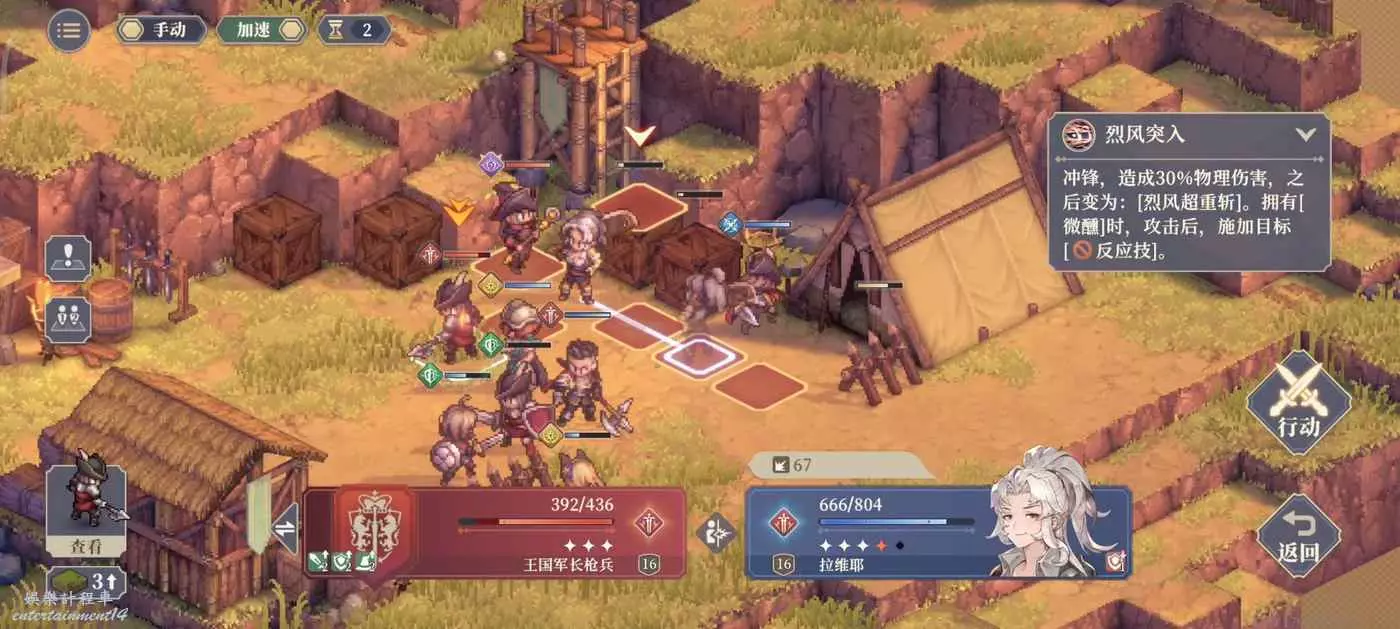Viewport: 1400px width, 629px height.
Task: Open the list menu button
Action: [x=69, y=30]
